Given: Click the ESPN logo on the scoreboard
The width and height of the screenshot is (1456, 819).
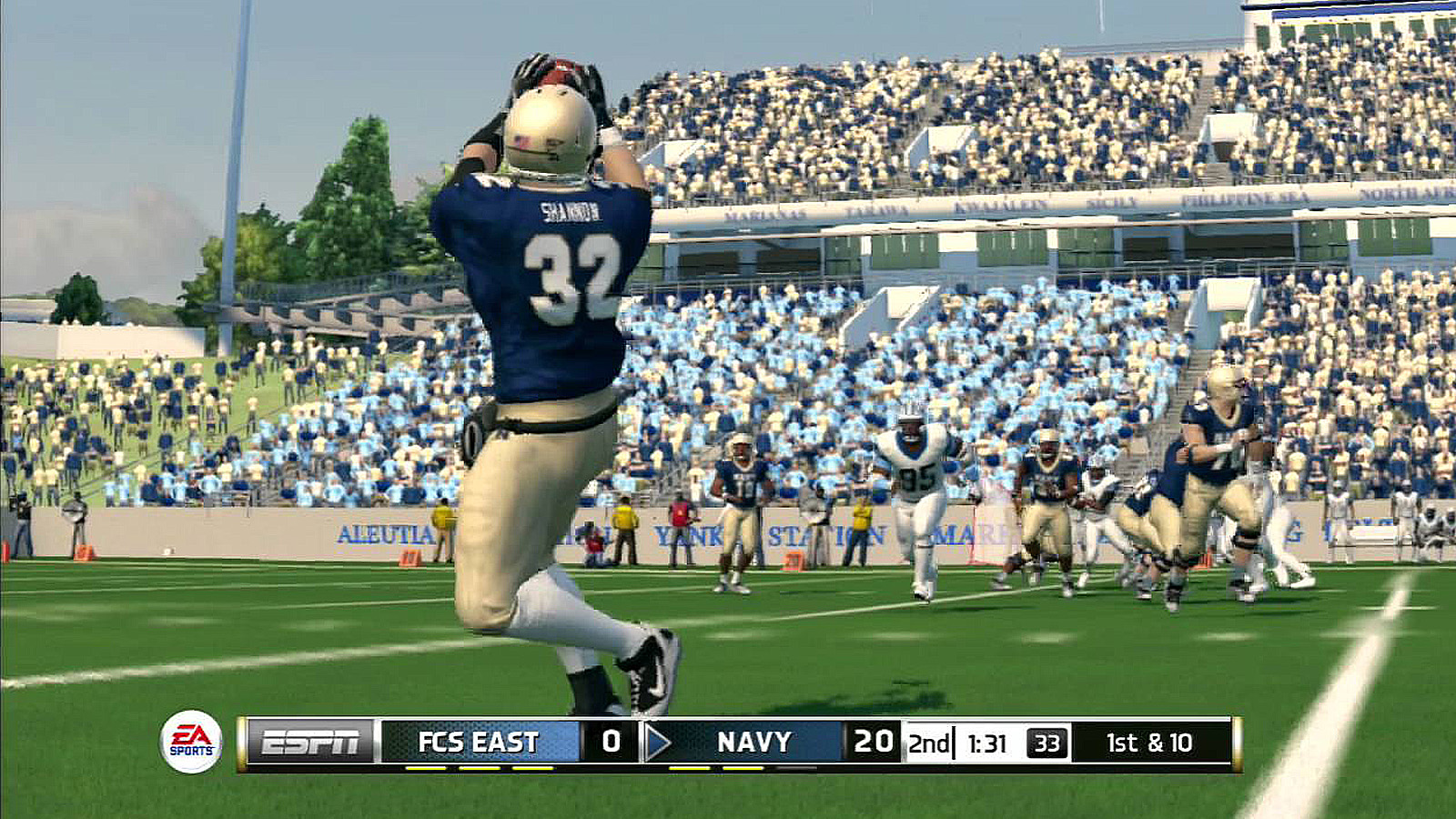Looking at the screenshot, I should click(x=309, y=741).
